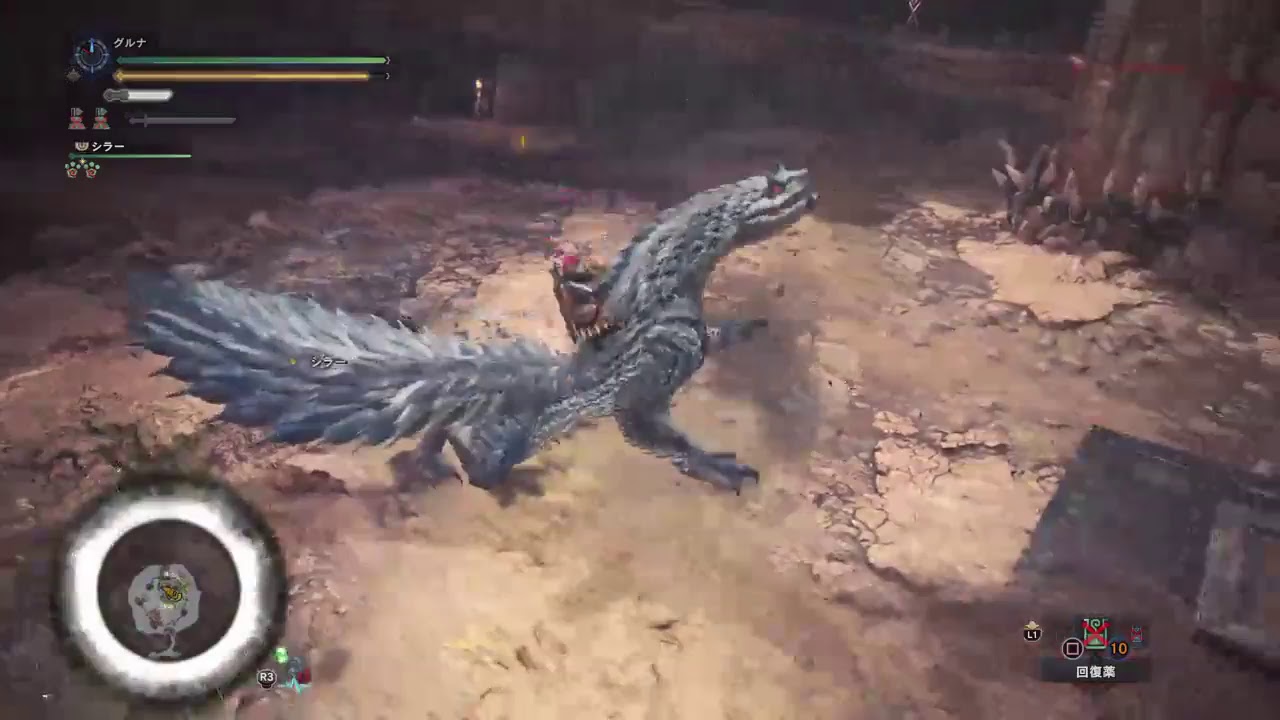
Task: Click the L1 button prompt
Action: (x=1033, y=634)
